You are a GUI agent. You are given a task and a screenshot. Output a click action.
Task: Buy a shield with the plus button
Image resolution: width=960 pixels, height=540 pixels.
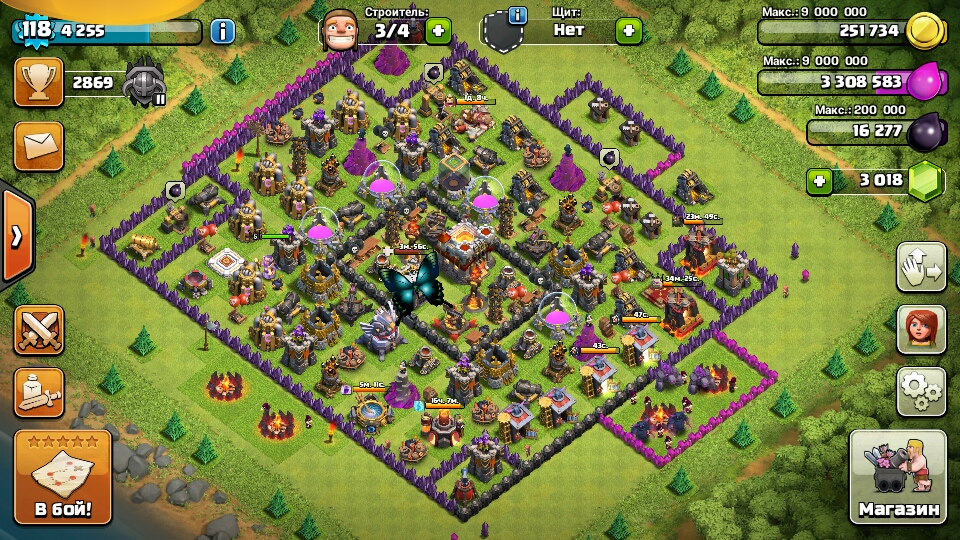[628, 30]
